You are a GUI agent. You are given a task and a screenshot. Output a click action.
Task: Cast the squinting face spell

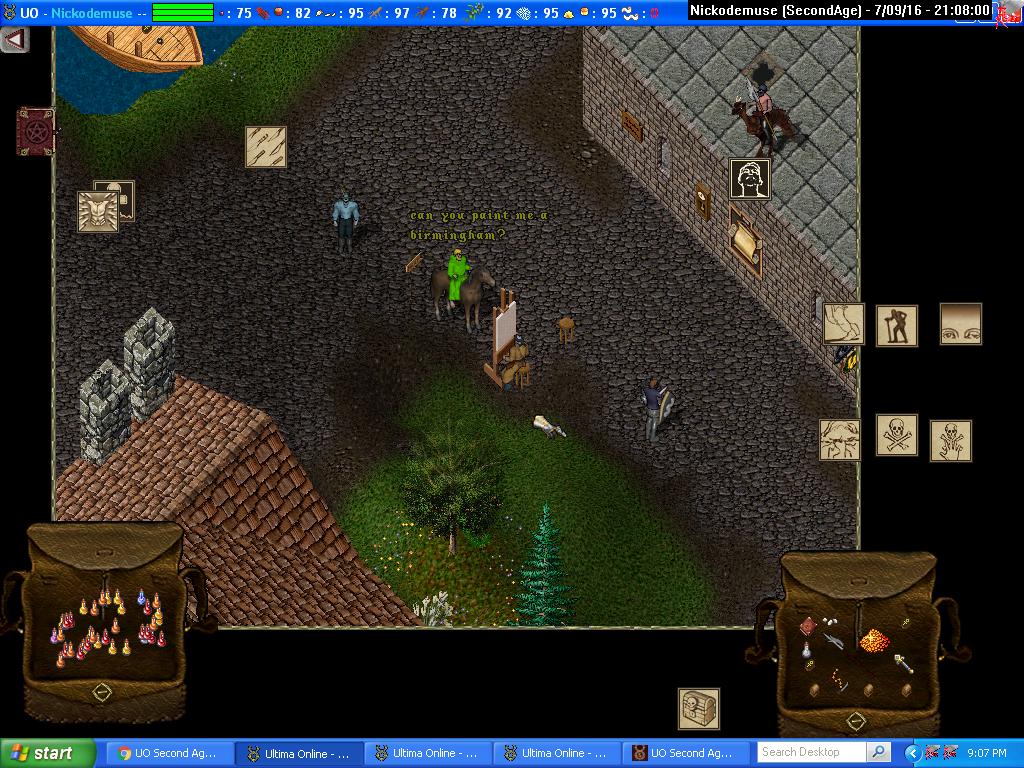point(840,440)
